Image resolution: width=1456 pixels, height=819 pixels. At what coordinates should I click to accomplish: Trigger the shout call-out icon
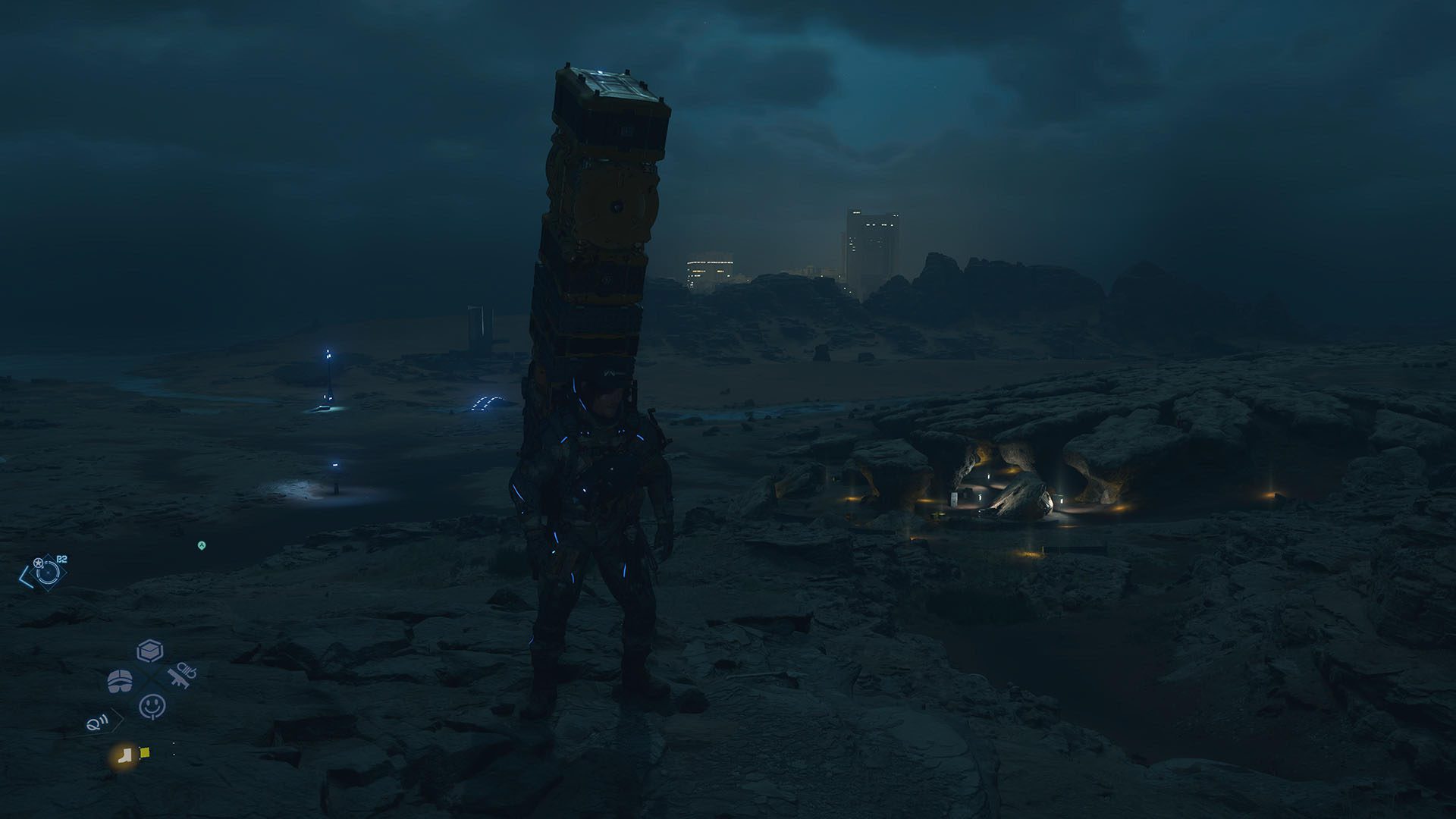97,723
